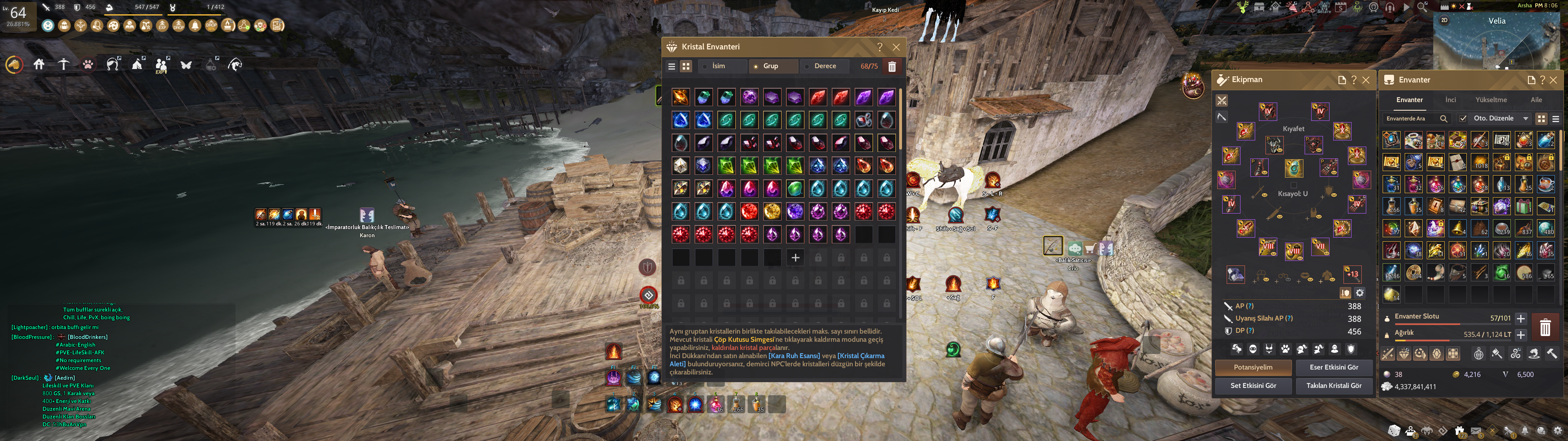1568x441 pixels.
Task: Click the inventory trash bin button
Action: point(1545,327)
